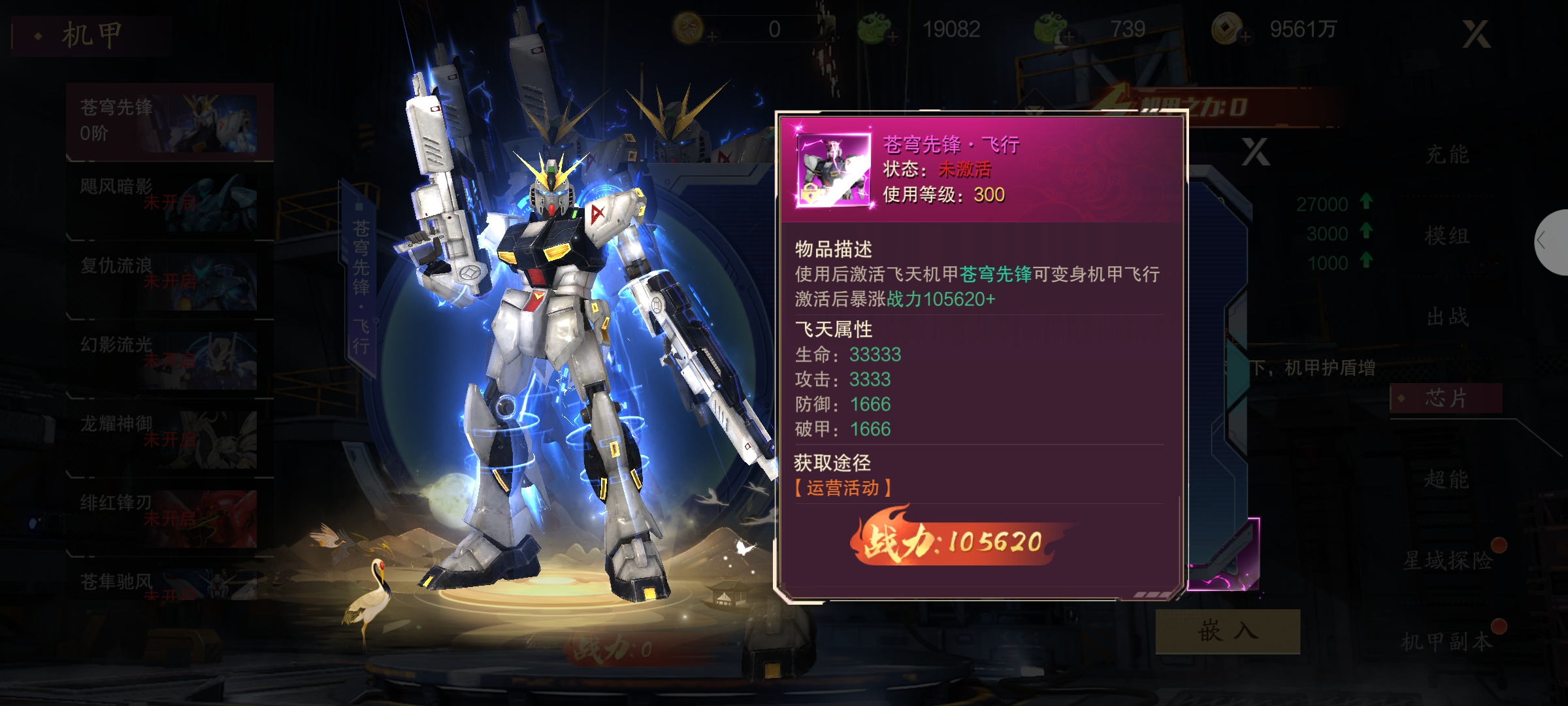Select the 芯片 tab
This screenshot has width=1568, height=706.
click(x=1445, y=398)
